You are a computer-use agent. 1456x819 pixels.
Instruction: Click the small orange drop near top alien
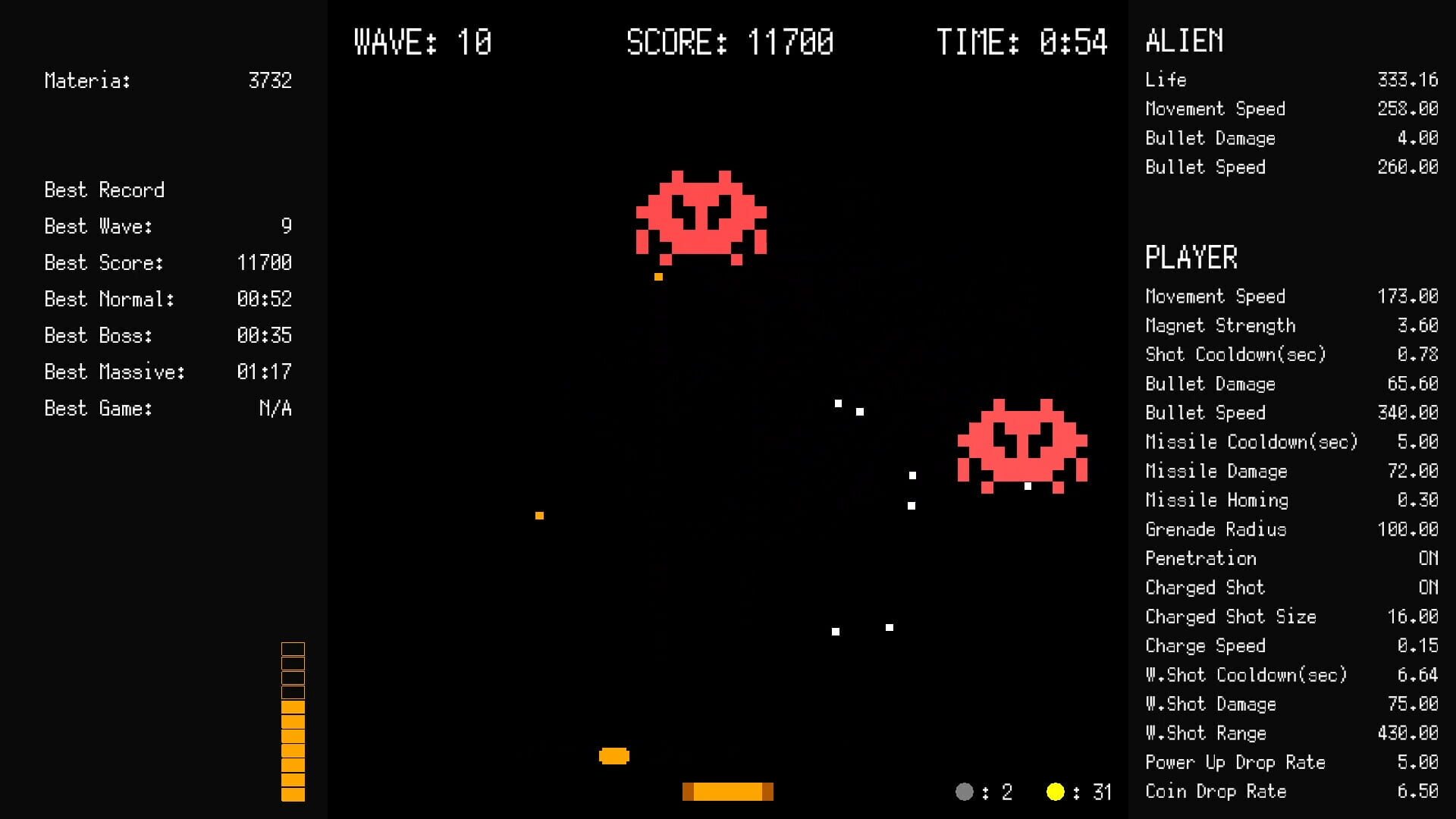pyautogui.click(x=658, y=276)
